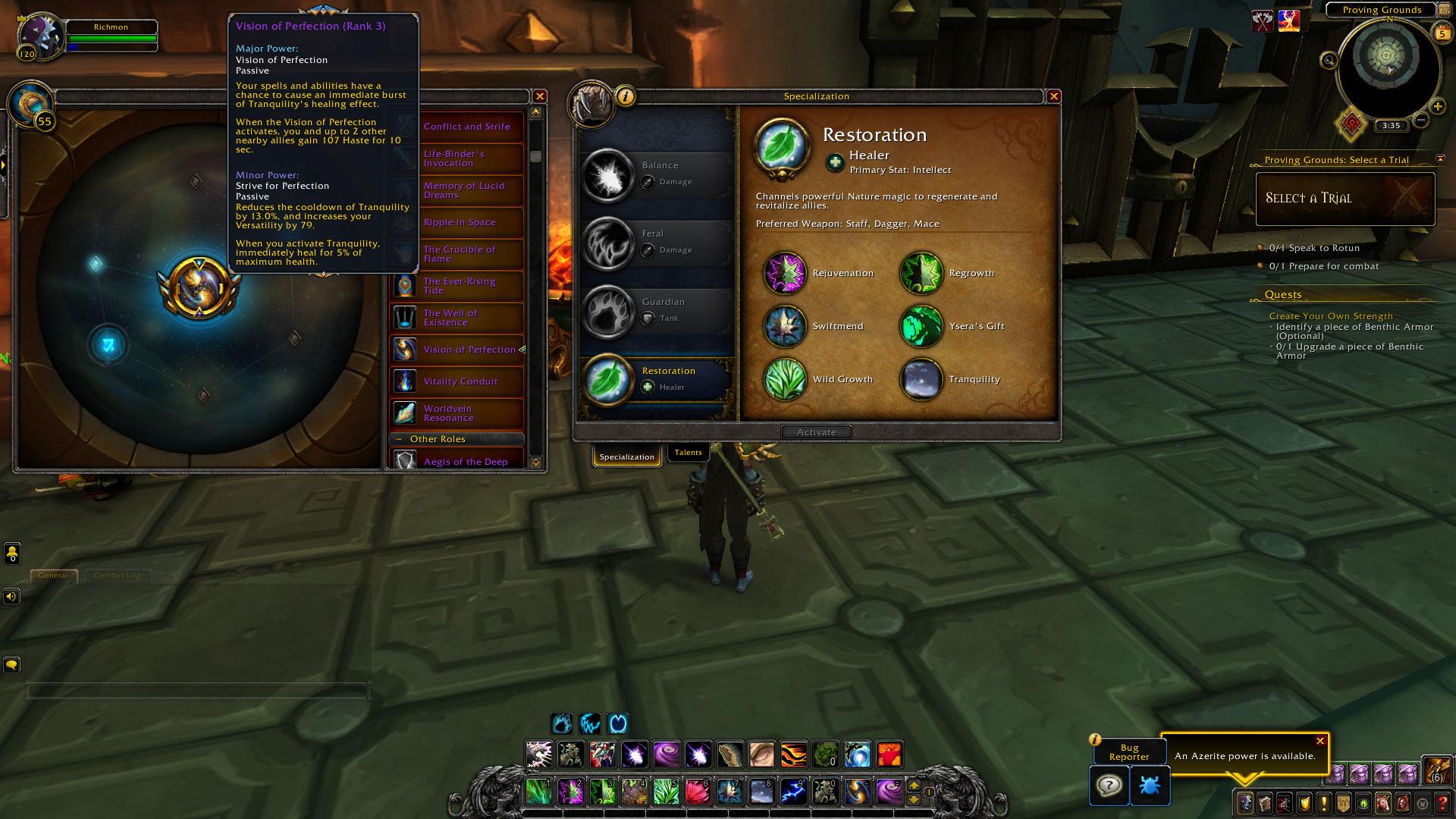
Task: Choose the Guardian tank specialization
Action: [655, 310]
